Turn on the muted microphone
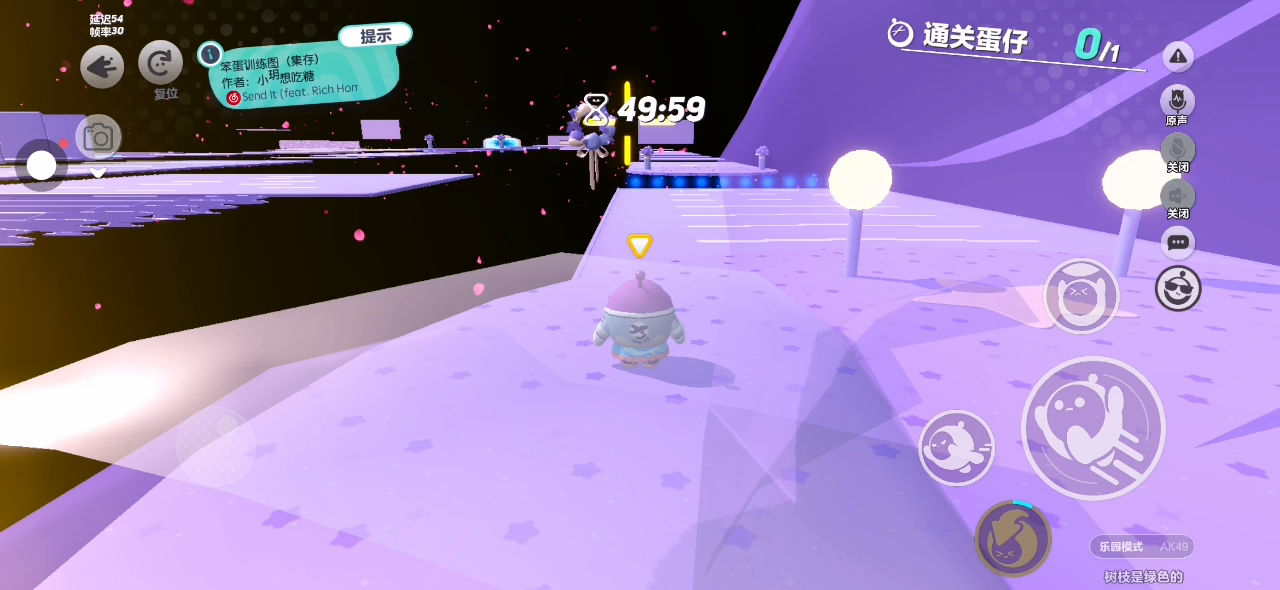The height and width of the screenshot is (590, 1280). (1177, 149)
